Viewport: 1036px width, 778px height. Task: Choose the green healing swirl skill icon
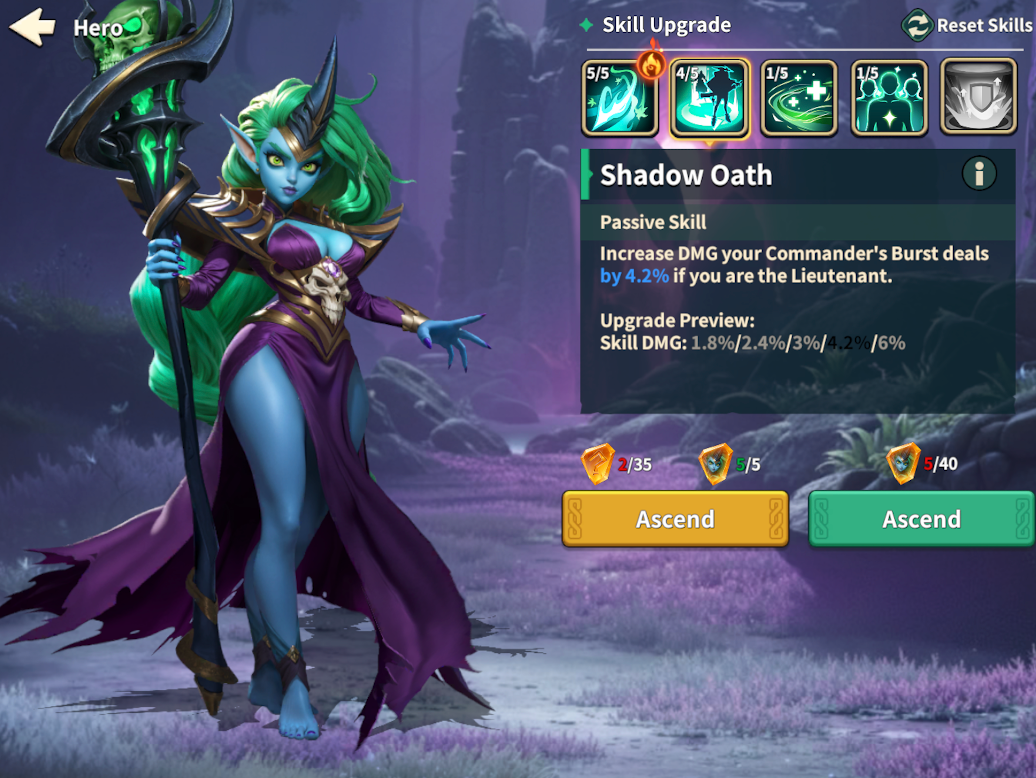pos(799,98)
